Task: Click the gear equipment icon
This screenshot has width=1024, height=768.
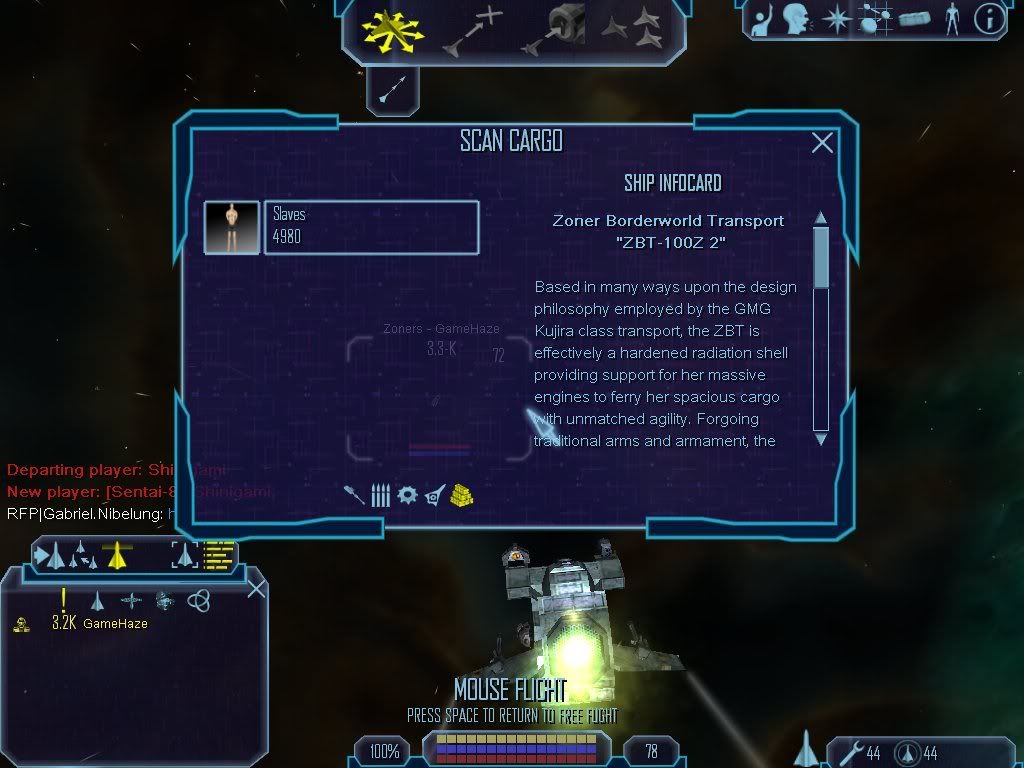Action: point(407,494)
